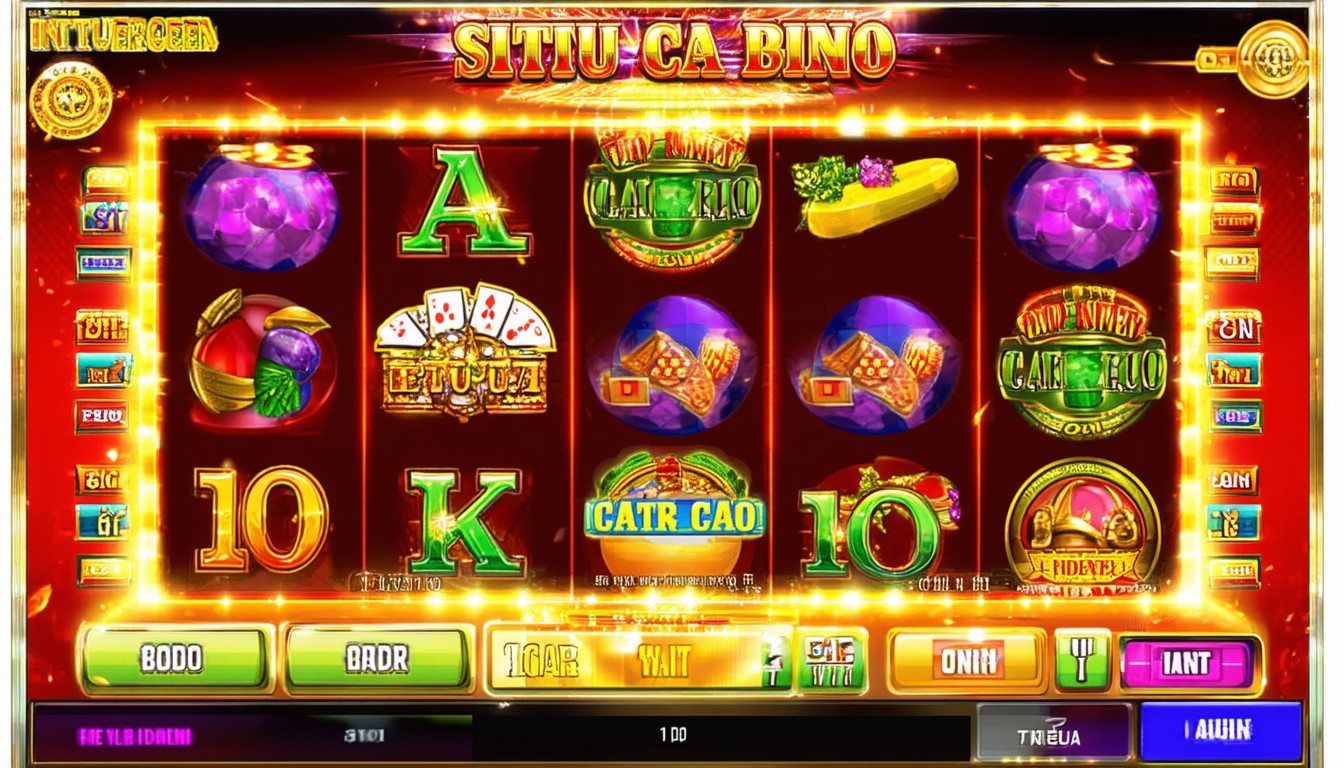1344x768 pixels.
Task: Click the blue AUIIN button
Action: (x=1221, y=731)
